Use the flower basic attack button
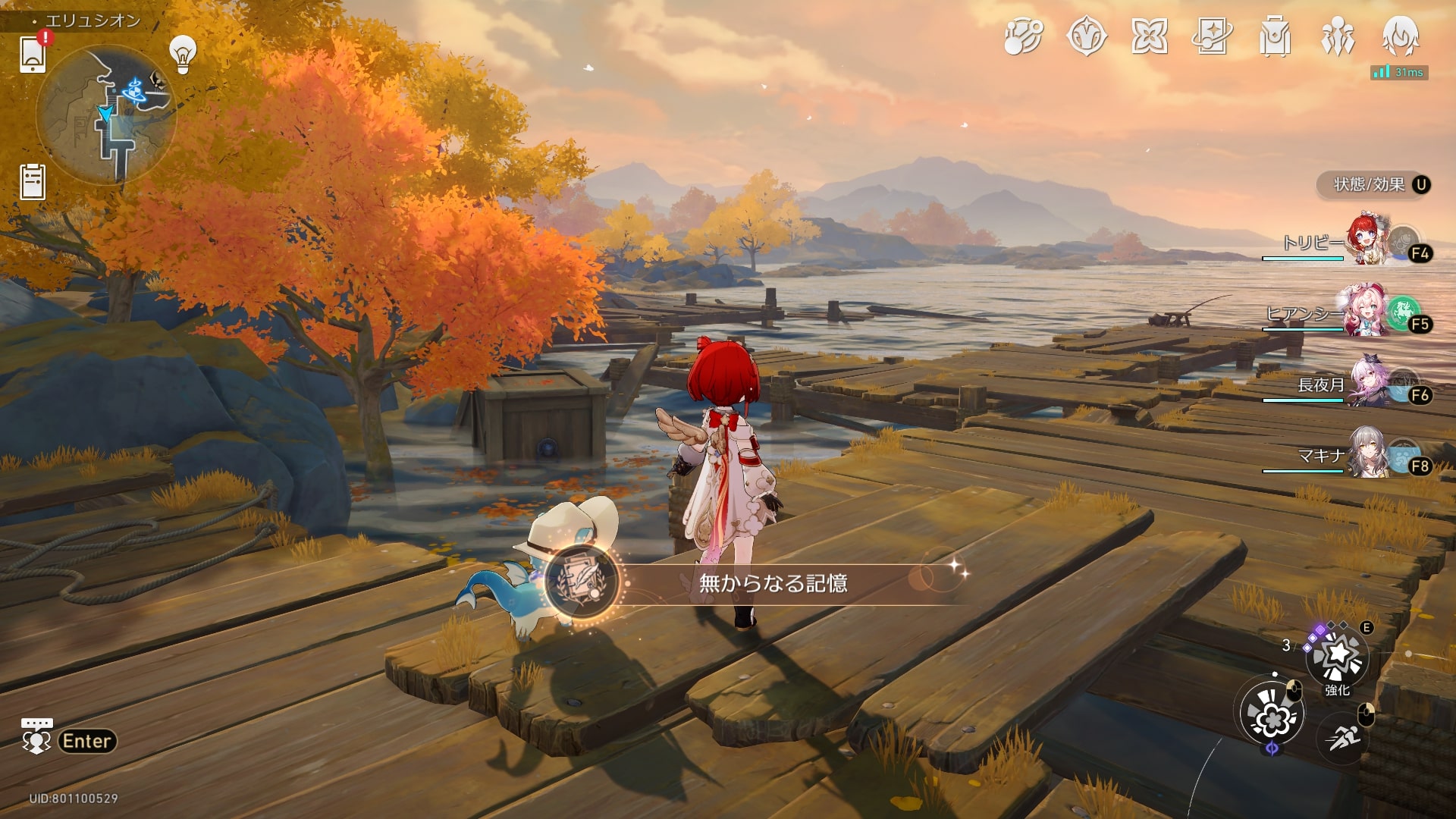This screenshot has width=1456, height=819. (1272, 714)
